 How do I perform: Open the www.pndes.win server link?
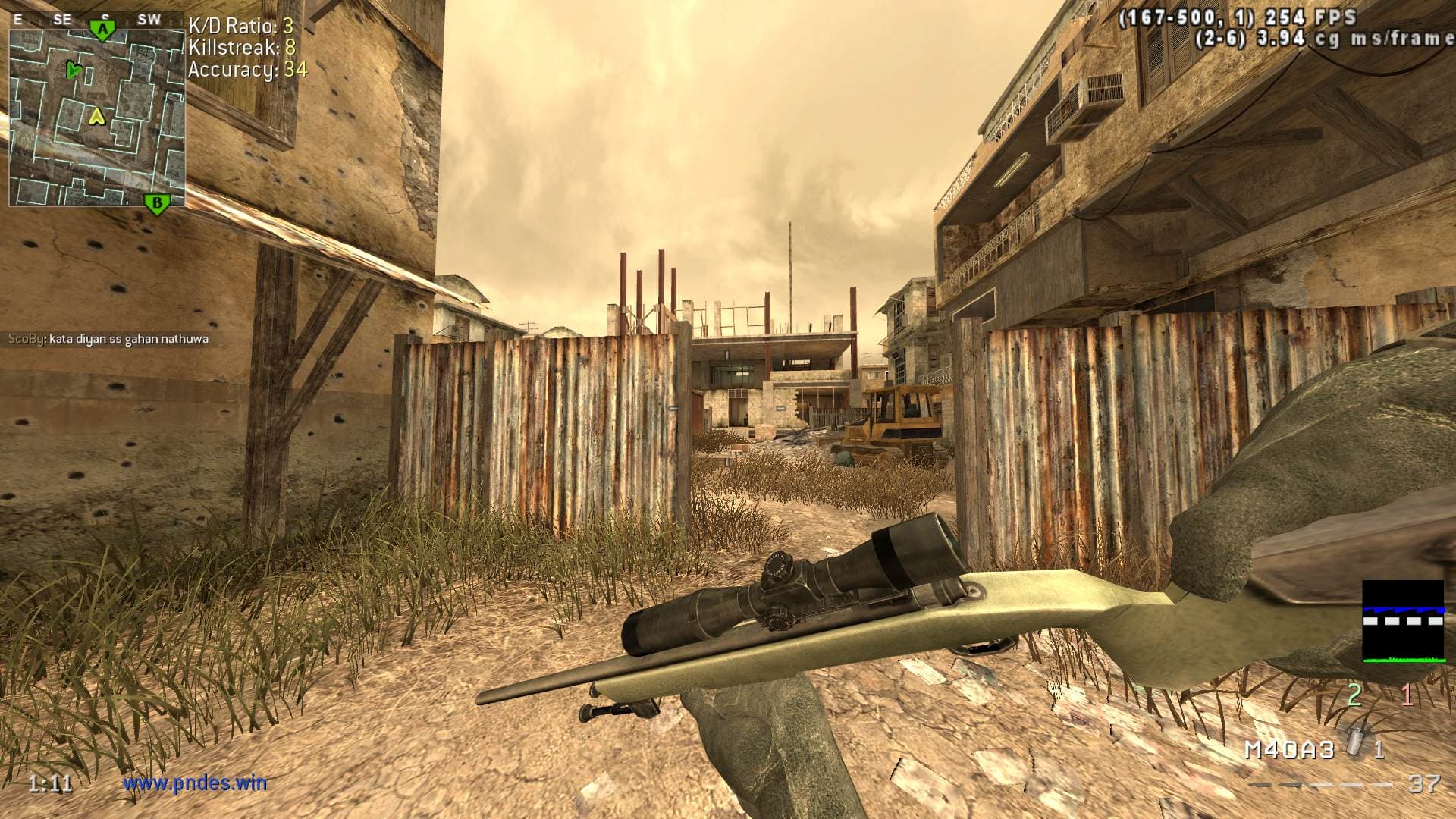point(195,783)
